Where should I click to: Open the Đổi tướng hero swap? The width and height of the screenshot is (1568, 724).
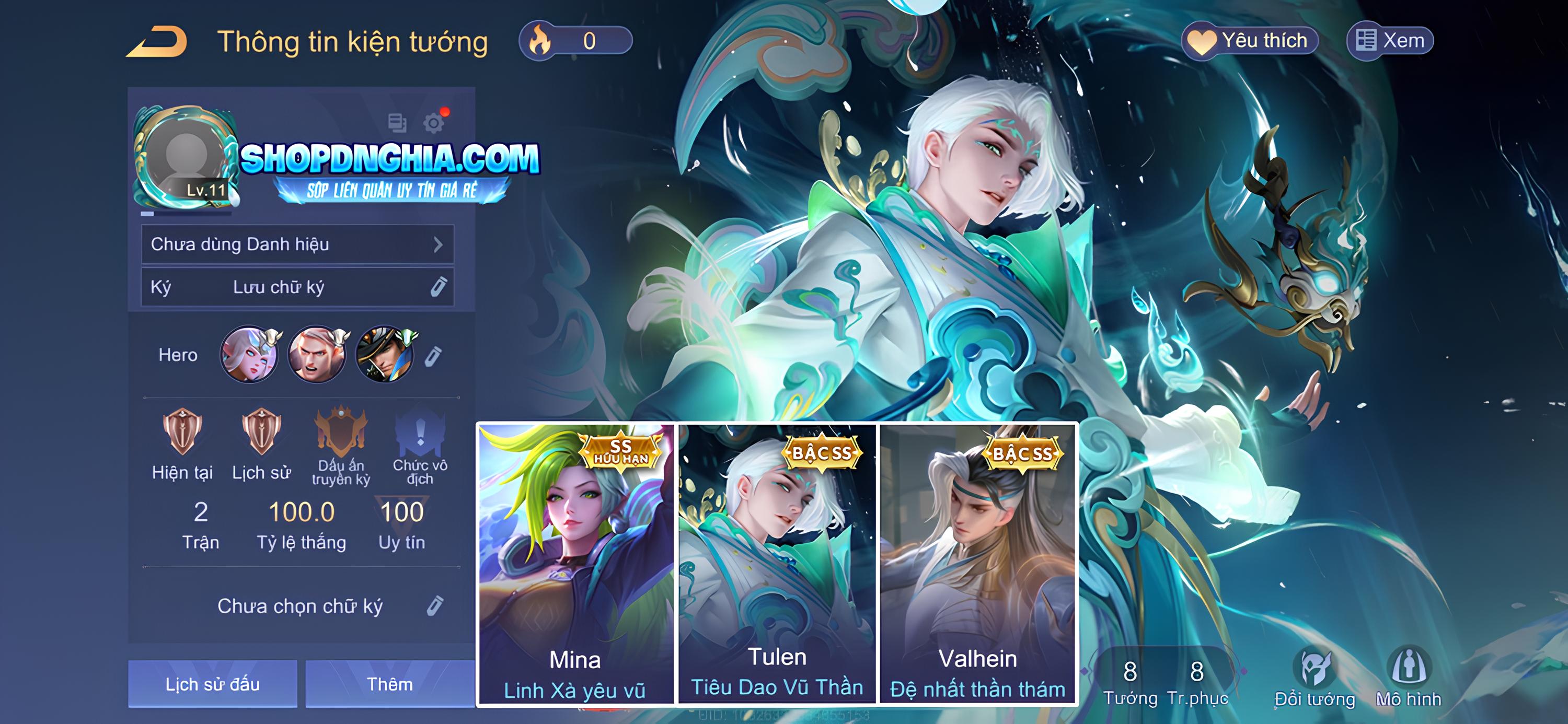(1315, 679)
